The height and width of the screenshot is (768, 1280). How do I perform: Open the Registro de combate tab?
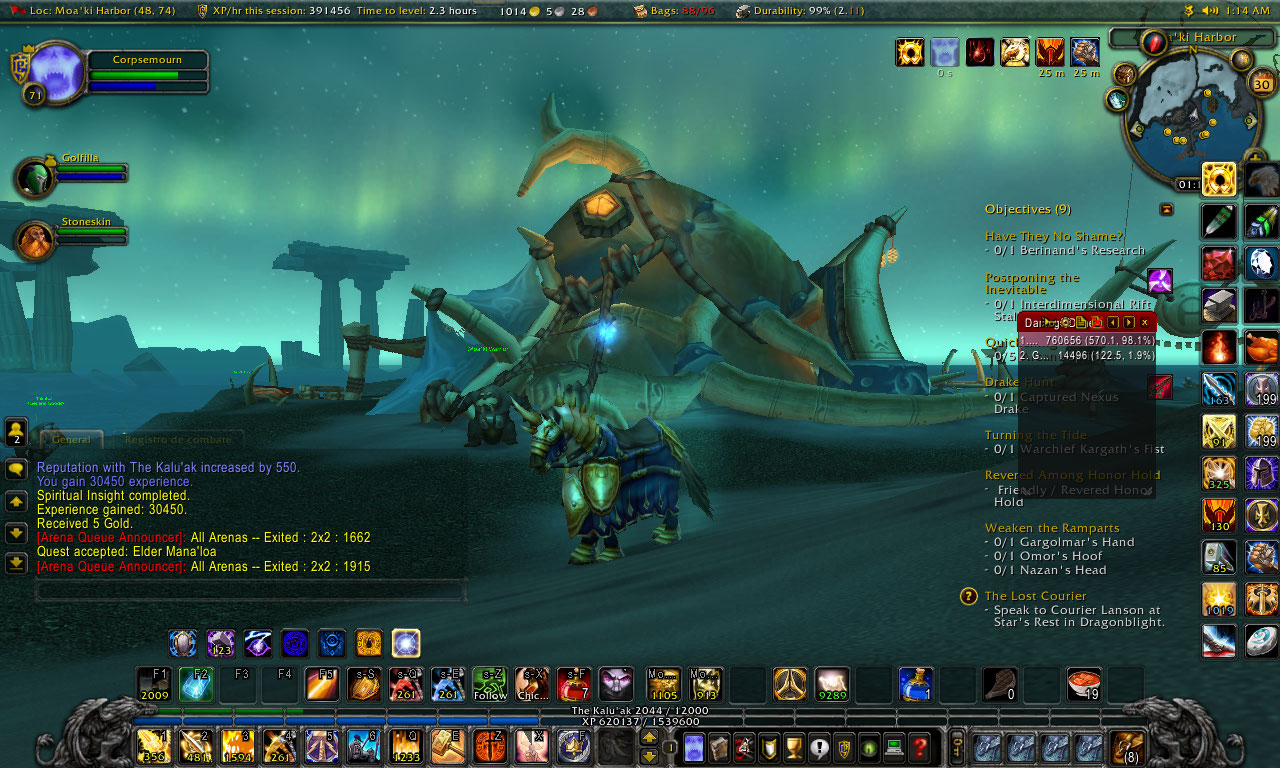point(177,439)
